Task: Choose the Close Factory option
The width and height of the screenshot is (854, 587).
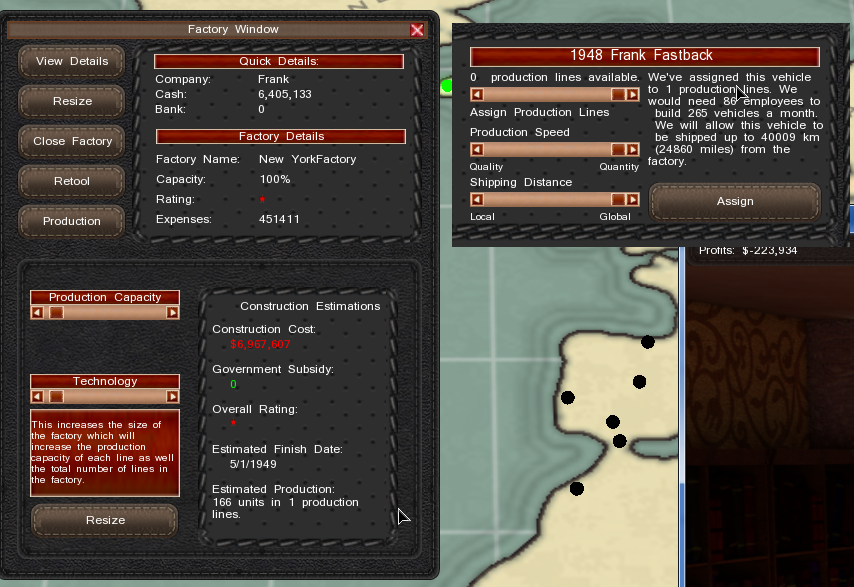Action: click(72, 141)
